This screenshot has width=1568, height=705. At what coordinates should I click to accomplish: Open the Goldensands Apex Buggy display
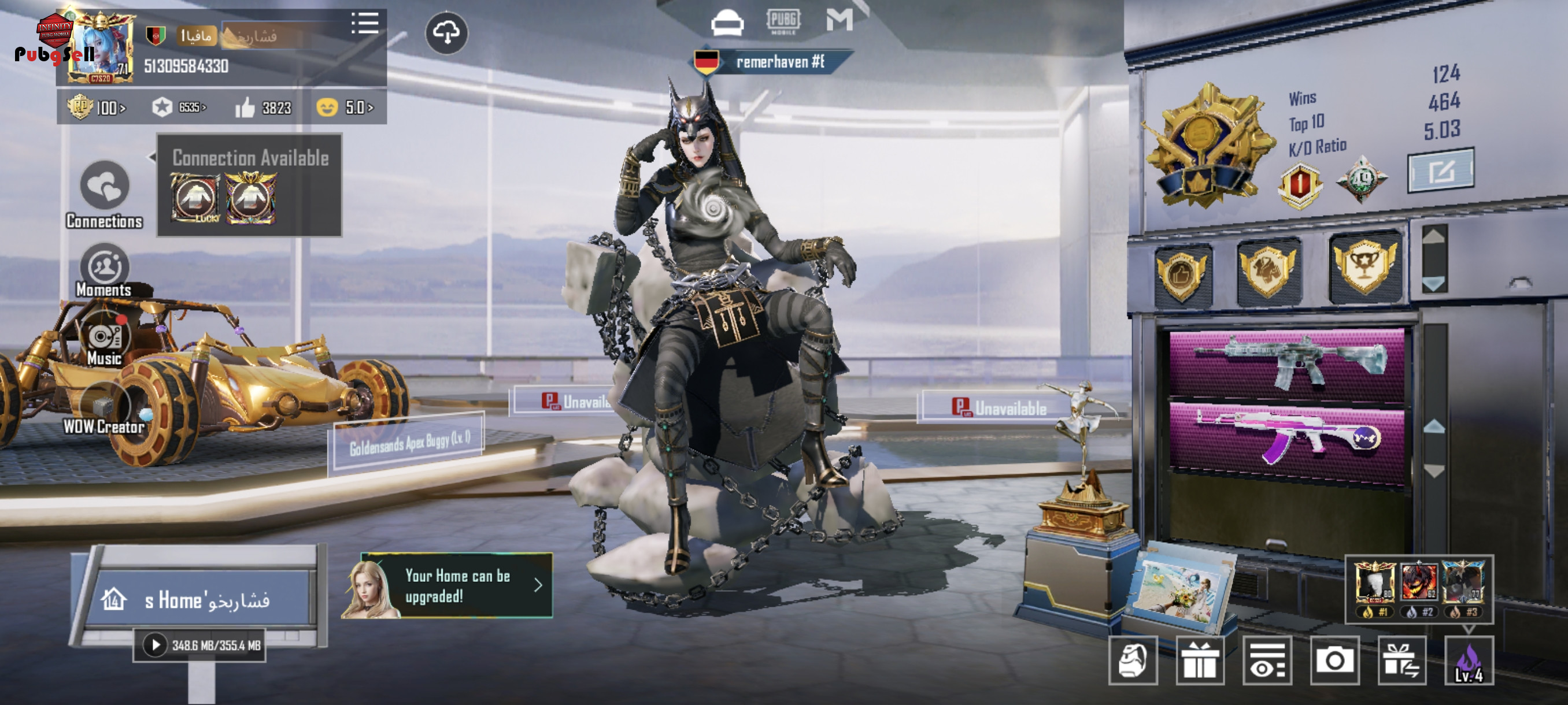[x=409, y=443]
